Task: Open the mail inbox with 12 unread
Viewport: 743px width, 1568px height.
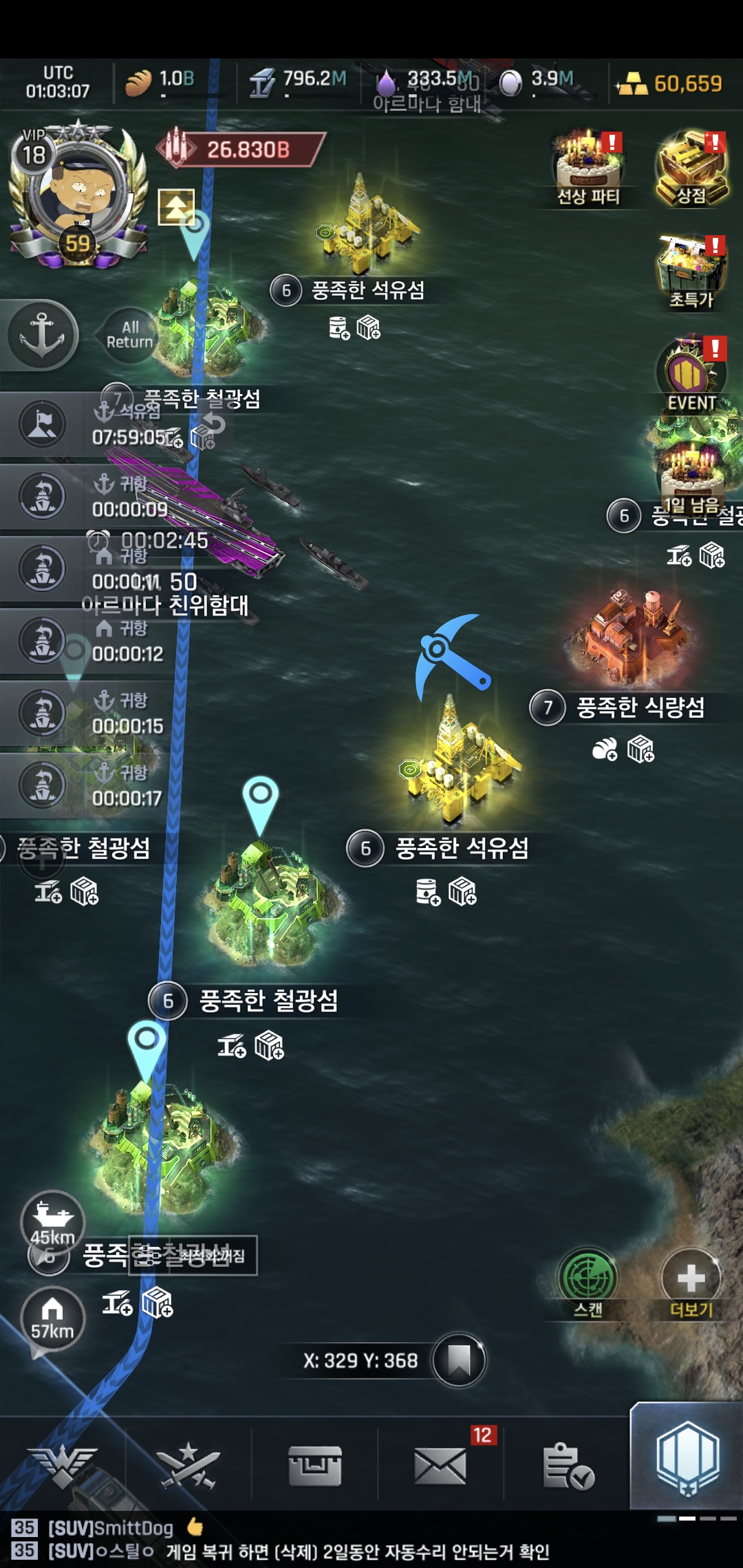Action: 440,1465
